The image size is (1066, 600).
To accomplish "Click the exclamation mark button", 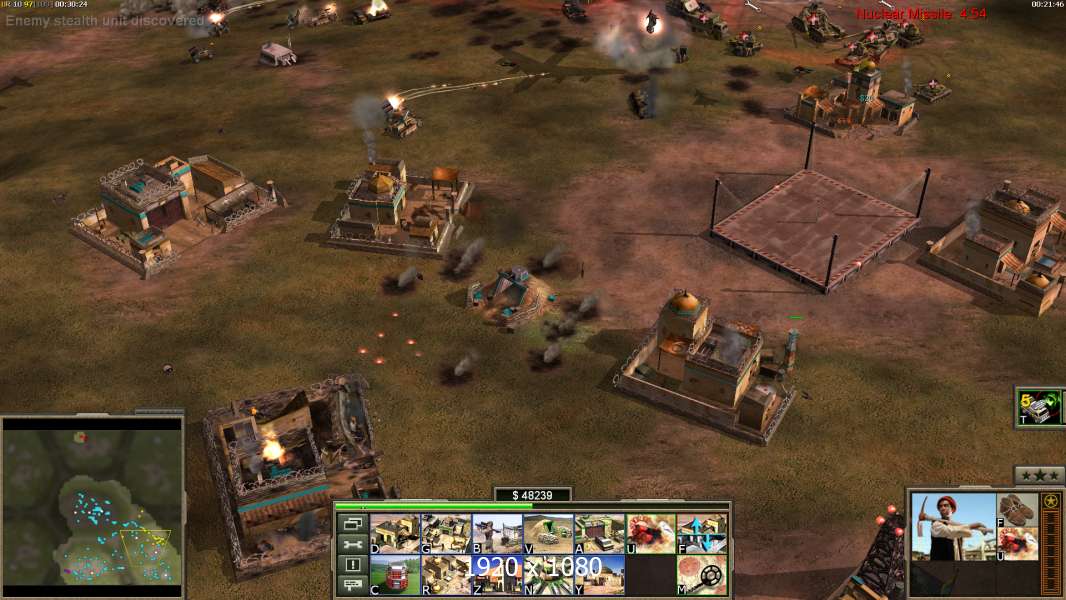I will [x=351, y=565].
